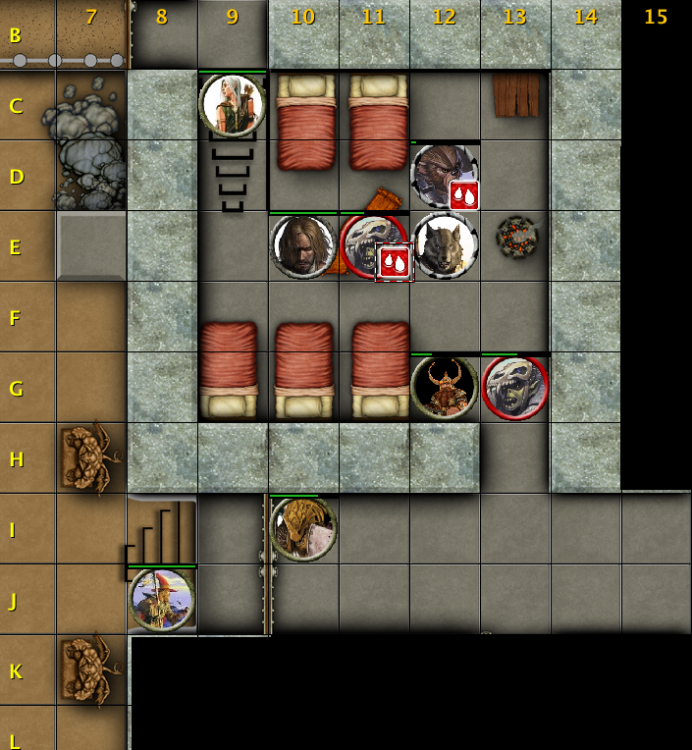Select the wolf-headed creature token
This screenshot has width=692, height=750.
[x=445, y=246]
